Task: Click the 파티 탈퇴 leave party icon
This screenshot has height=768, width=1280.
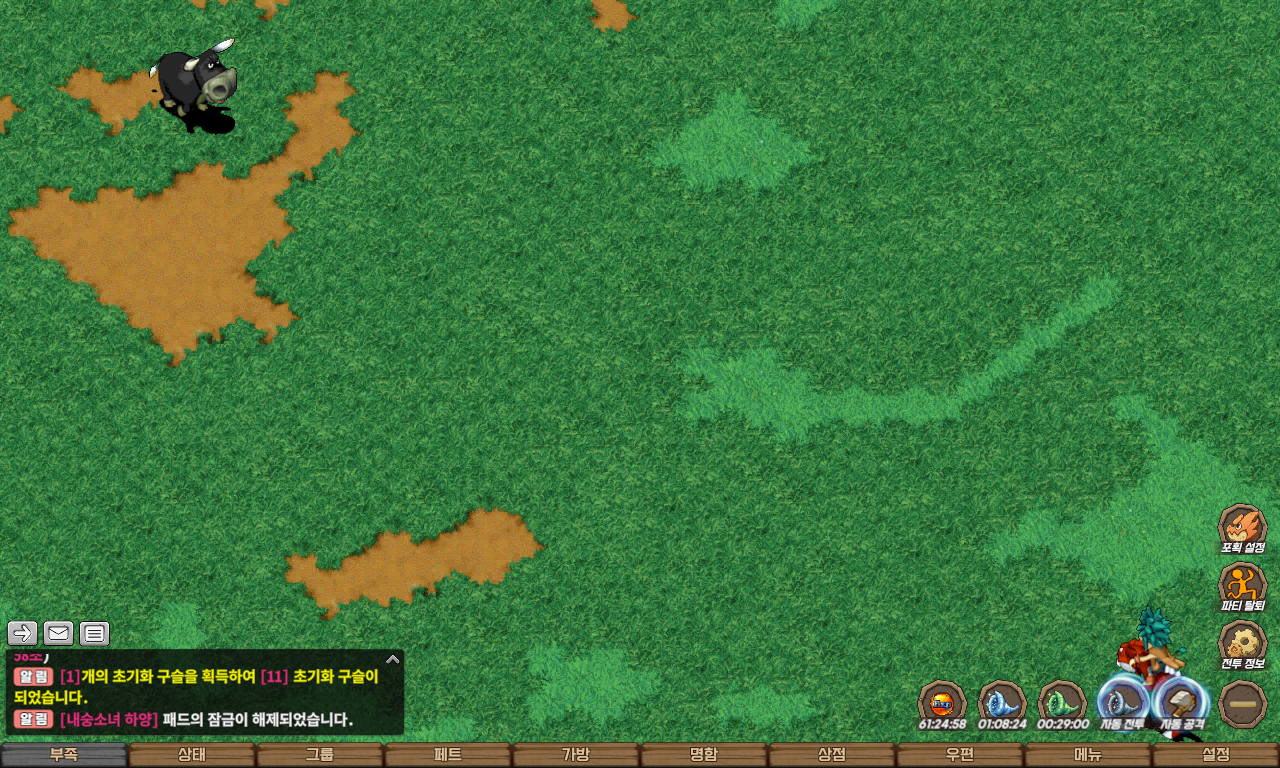Action: point(1242,586)
